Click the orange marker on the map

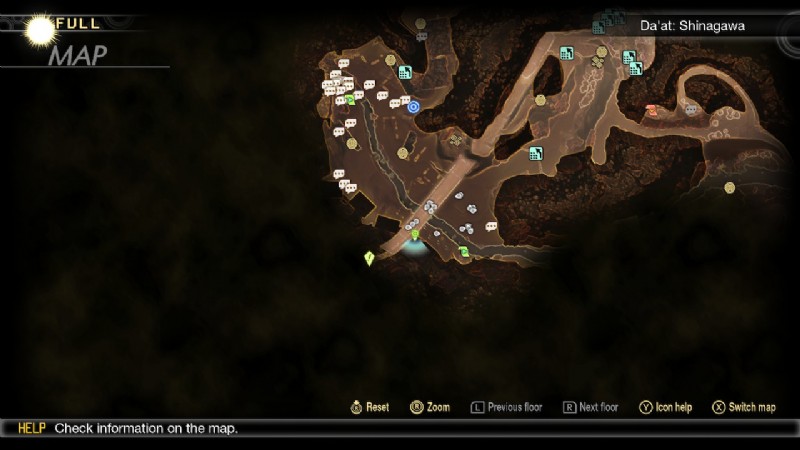(652, 111)
